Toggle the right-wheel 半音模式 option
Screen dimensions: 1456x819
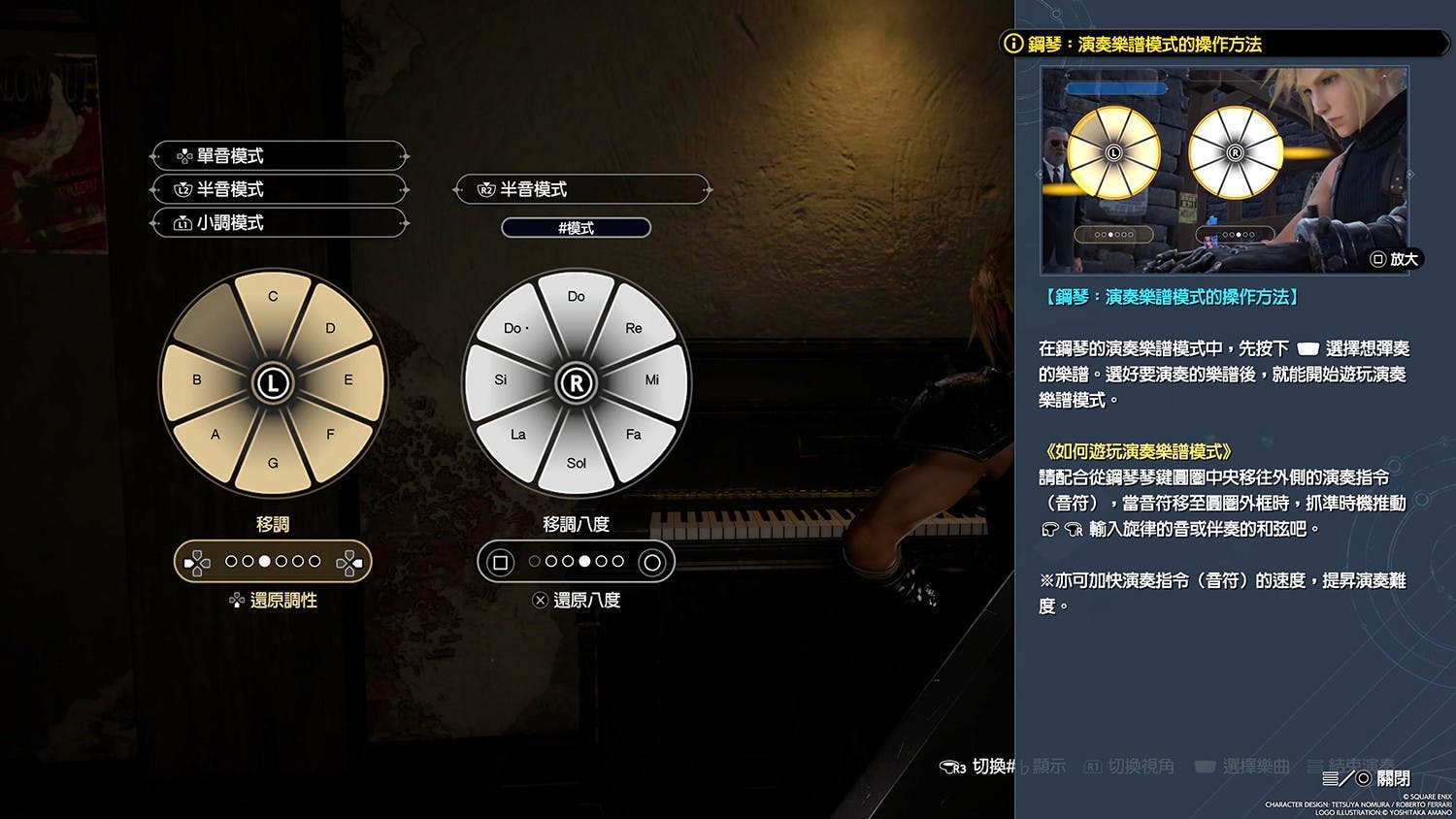(x=581, y=189)
